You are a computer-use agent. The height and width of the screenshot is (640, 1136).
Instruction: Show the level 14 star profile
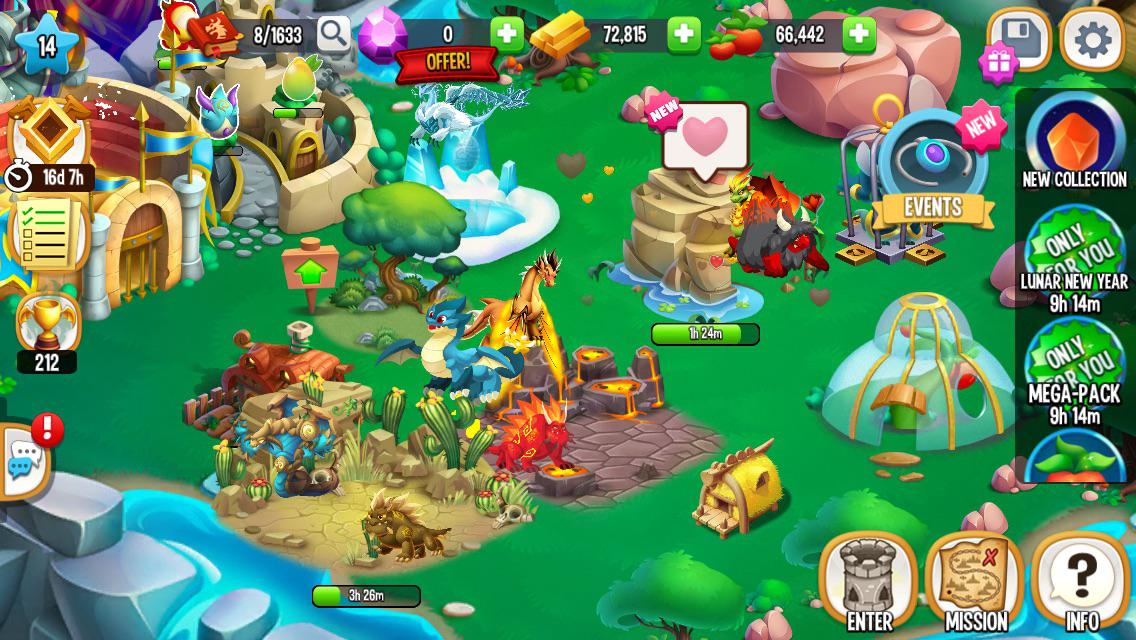point(47,44)
